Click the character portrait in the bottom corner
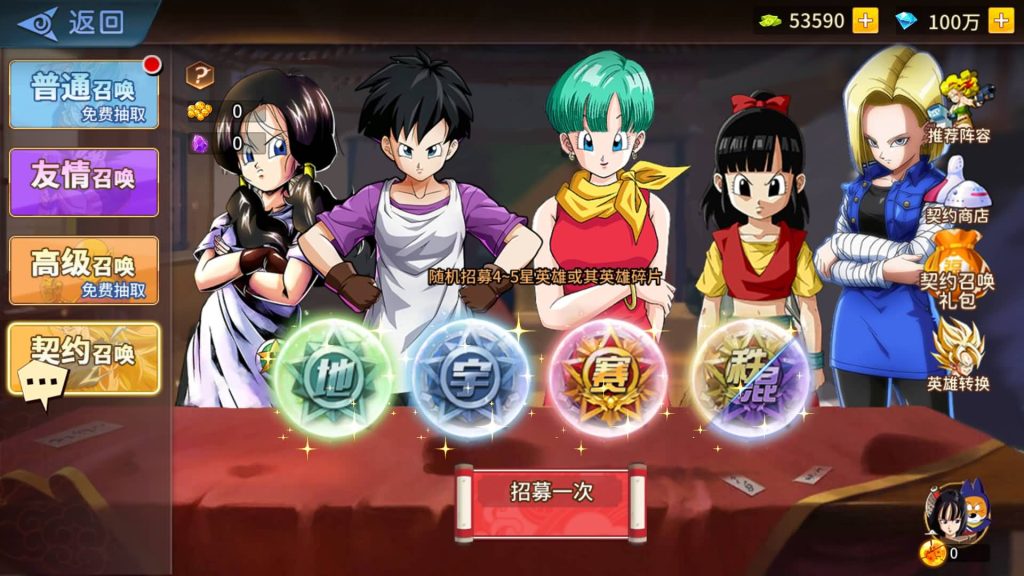This screenshot has width=1024, height=576. [957, 510]
